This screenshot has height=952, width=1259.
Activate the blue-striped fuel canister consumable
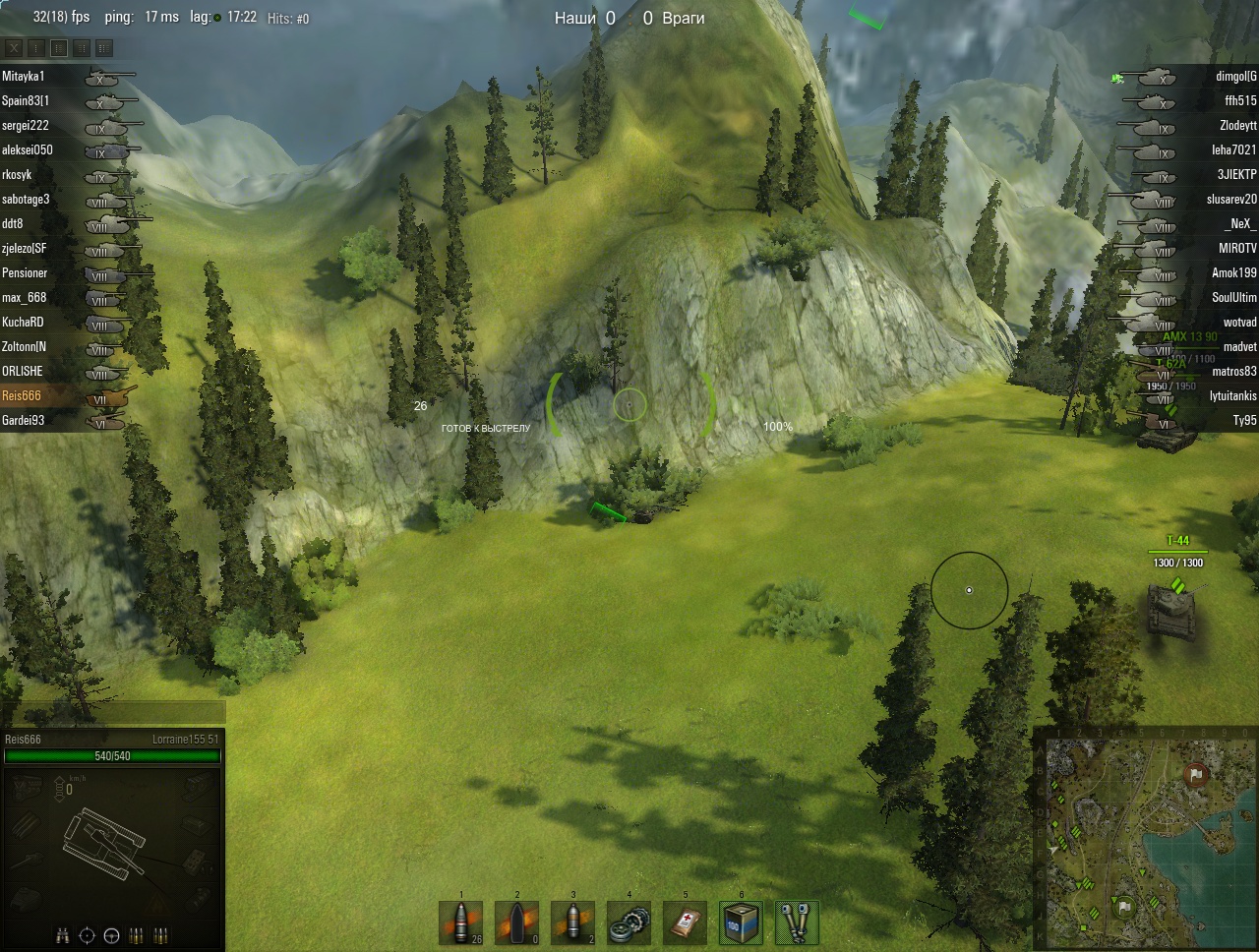(741, 923)
